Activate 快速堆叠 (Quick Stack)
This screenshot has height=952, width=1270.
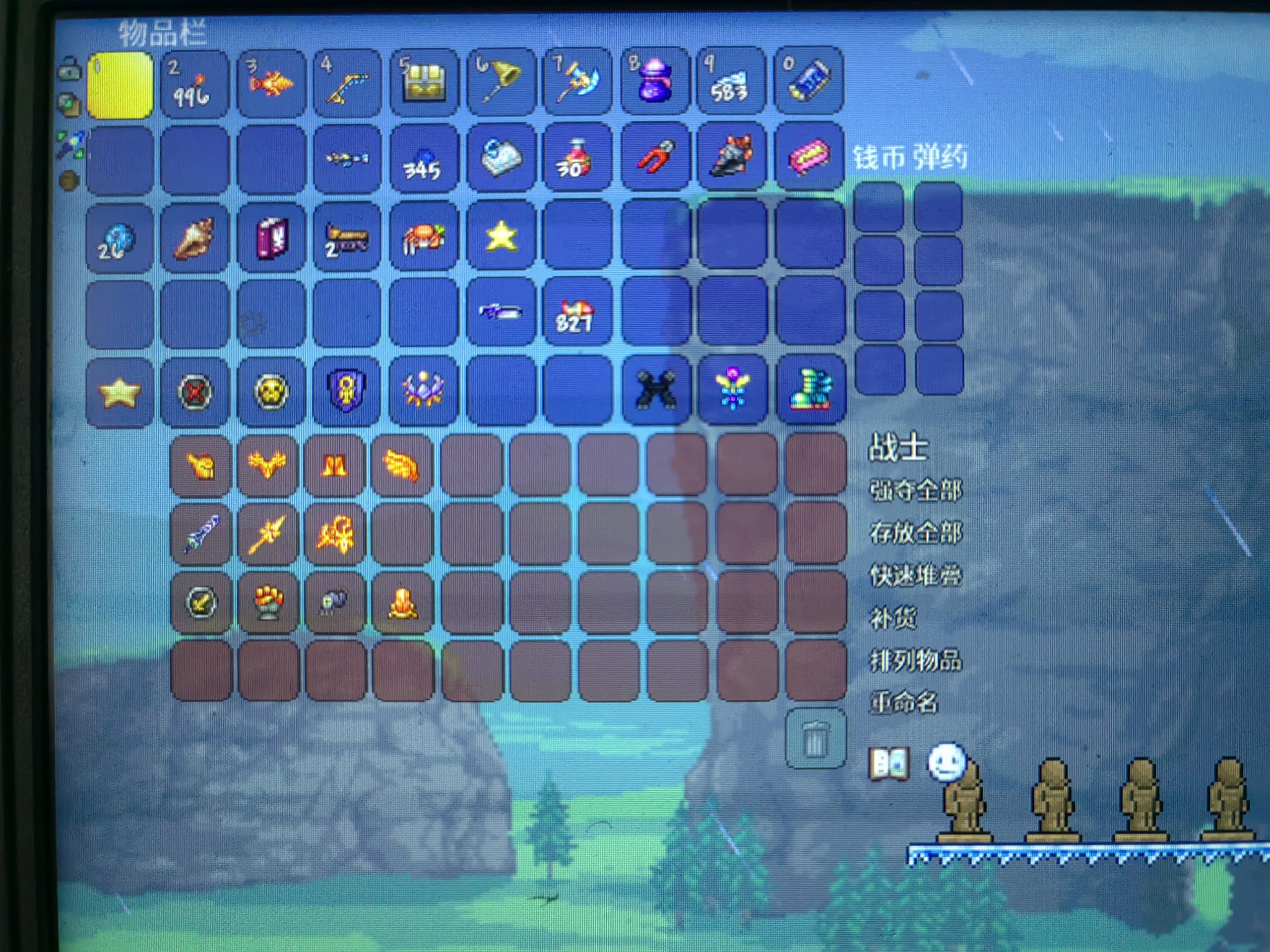pos(915,576)
